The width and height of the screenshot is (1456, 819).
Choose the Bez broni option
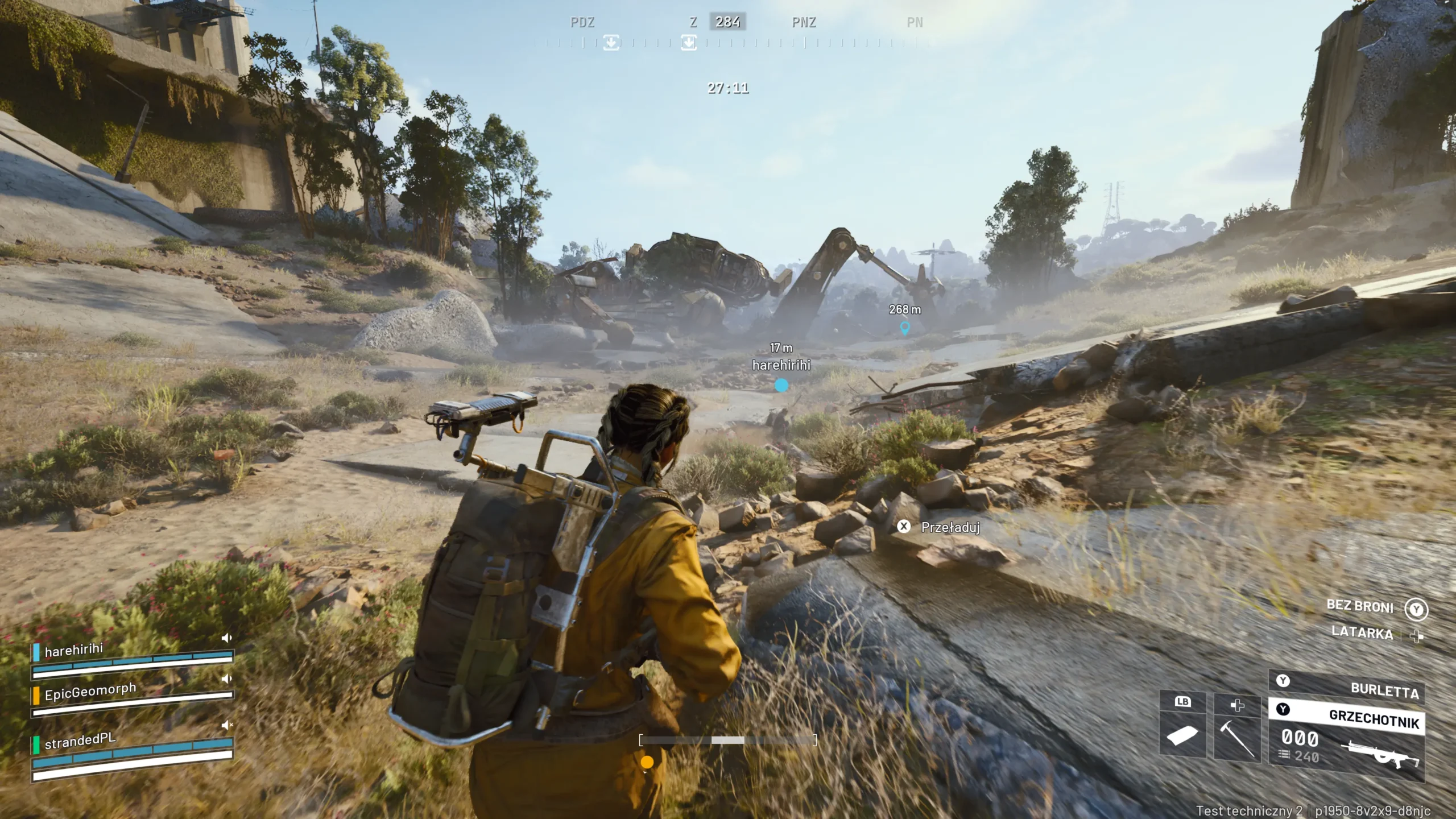(x=1360, y=606)
